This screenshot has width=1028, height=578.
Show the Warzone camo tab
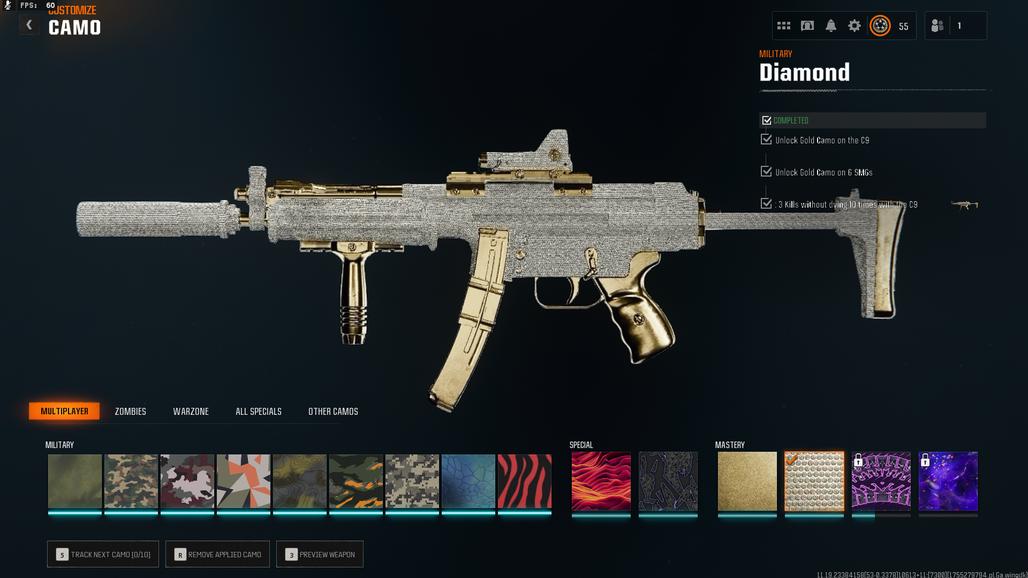[191, 411]
